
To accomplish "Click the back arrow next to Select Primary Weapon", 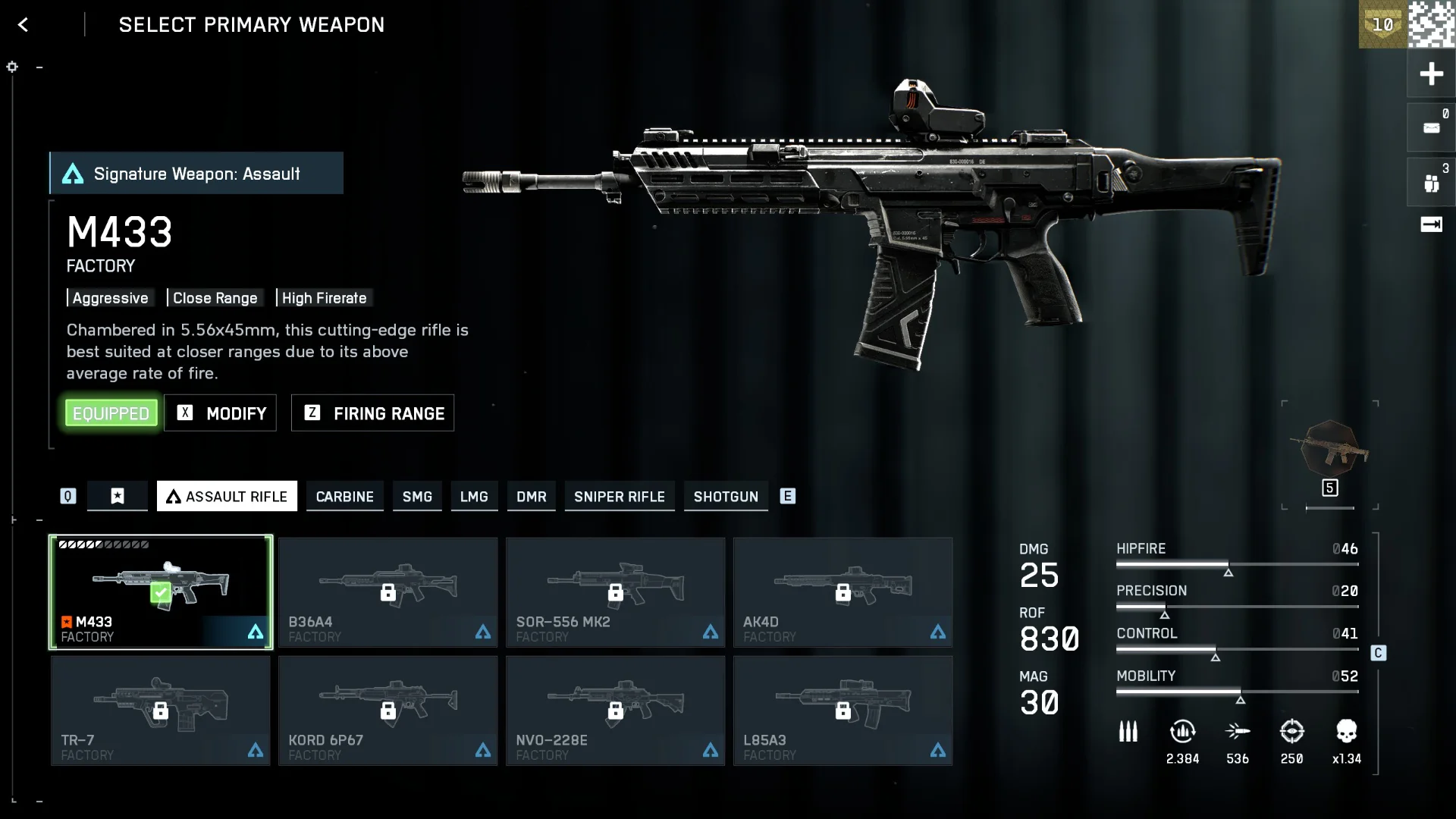I will [24, 24].
